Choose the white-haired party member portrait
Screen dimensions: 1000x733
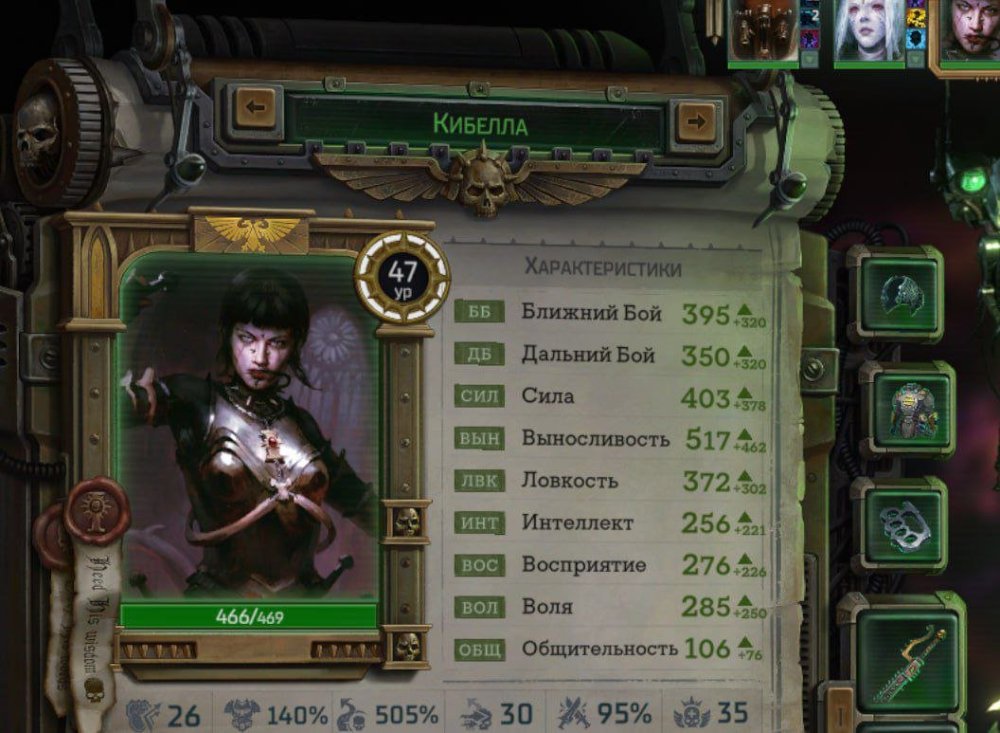coord(868,30)
